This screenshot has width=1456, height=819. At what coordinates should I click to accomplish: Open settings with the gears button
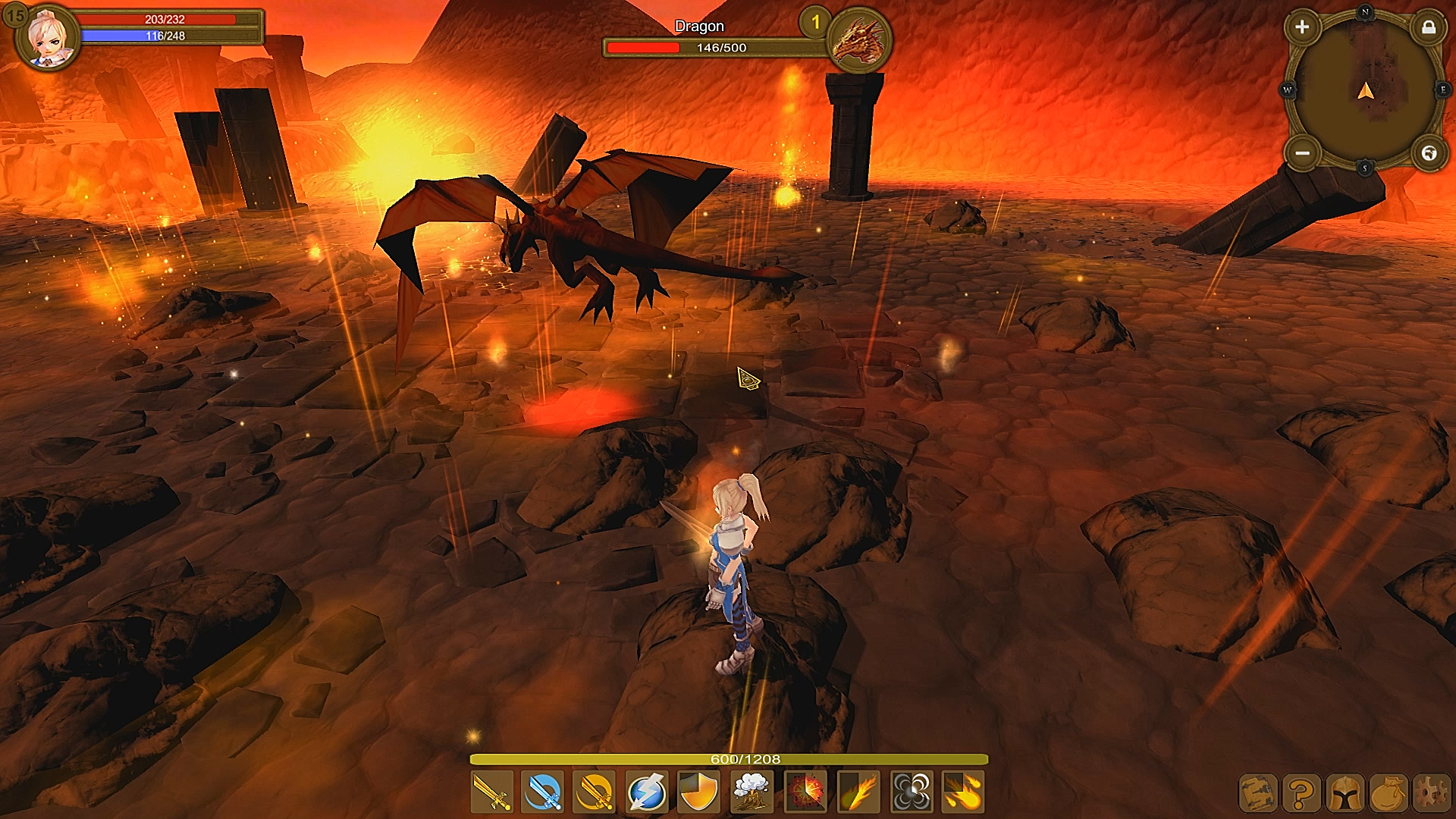coord(1431,794)
